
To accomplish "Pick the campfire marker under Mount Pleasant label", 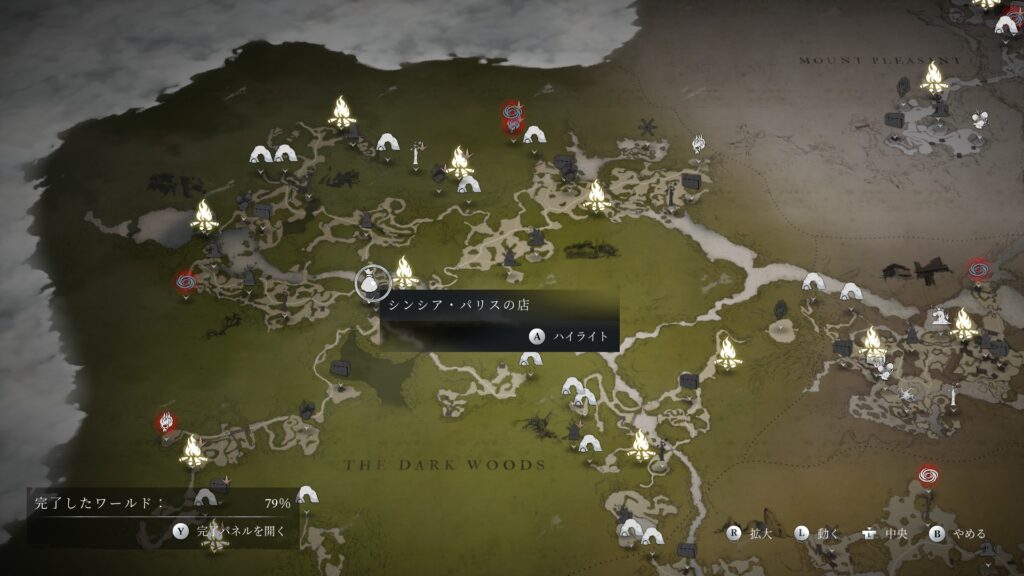I will pyautogui.click(x=934, y=77).
